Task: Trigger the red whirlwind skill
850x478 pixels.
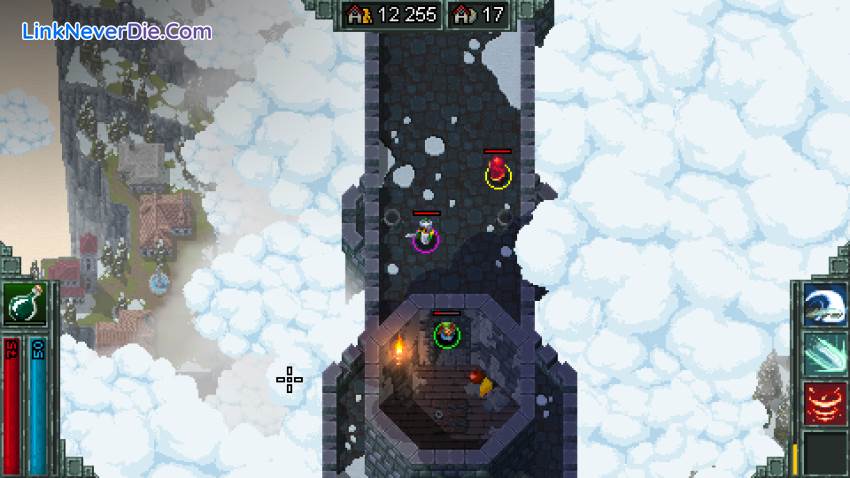Action: (x=825, y=402)
